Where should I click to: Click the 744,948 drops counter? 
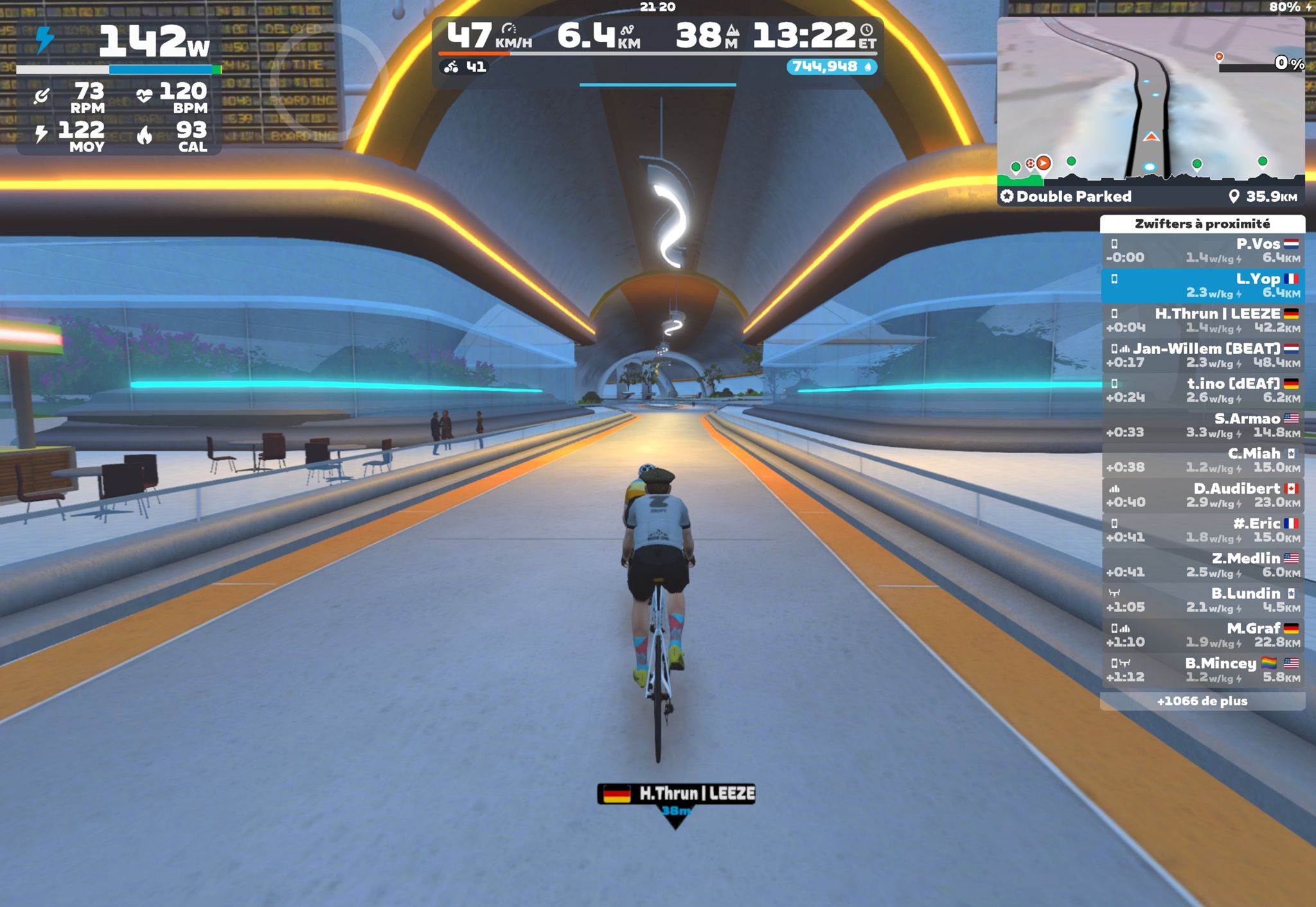point(831,67)
